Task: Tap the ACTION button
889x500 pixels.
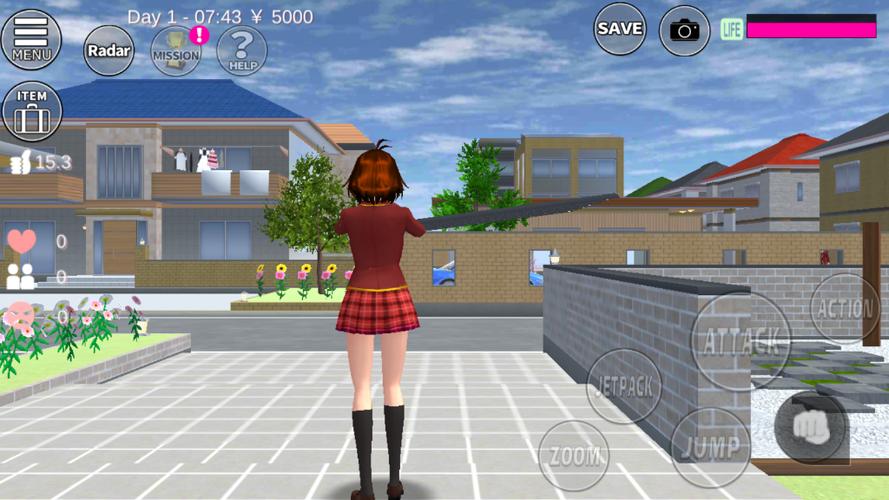Action: pos(845,308)
